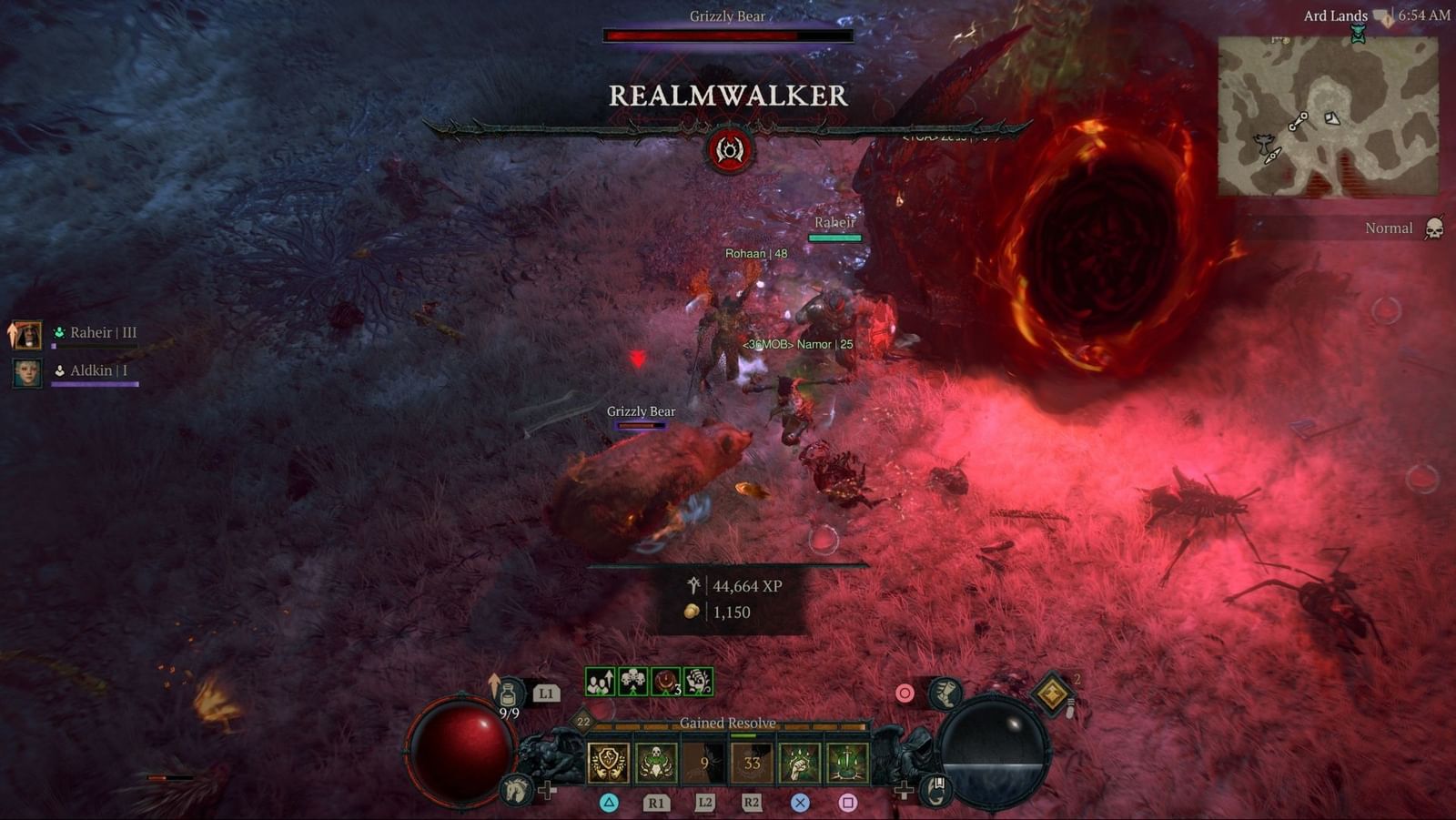
Task: Open the emote wheel pink circle icon
Action: [905, 692]
